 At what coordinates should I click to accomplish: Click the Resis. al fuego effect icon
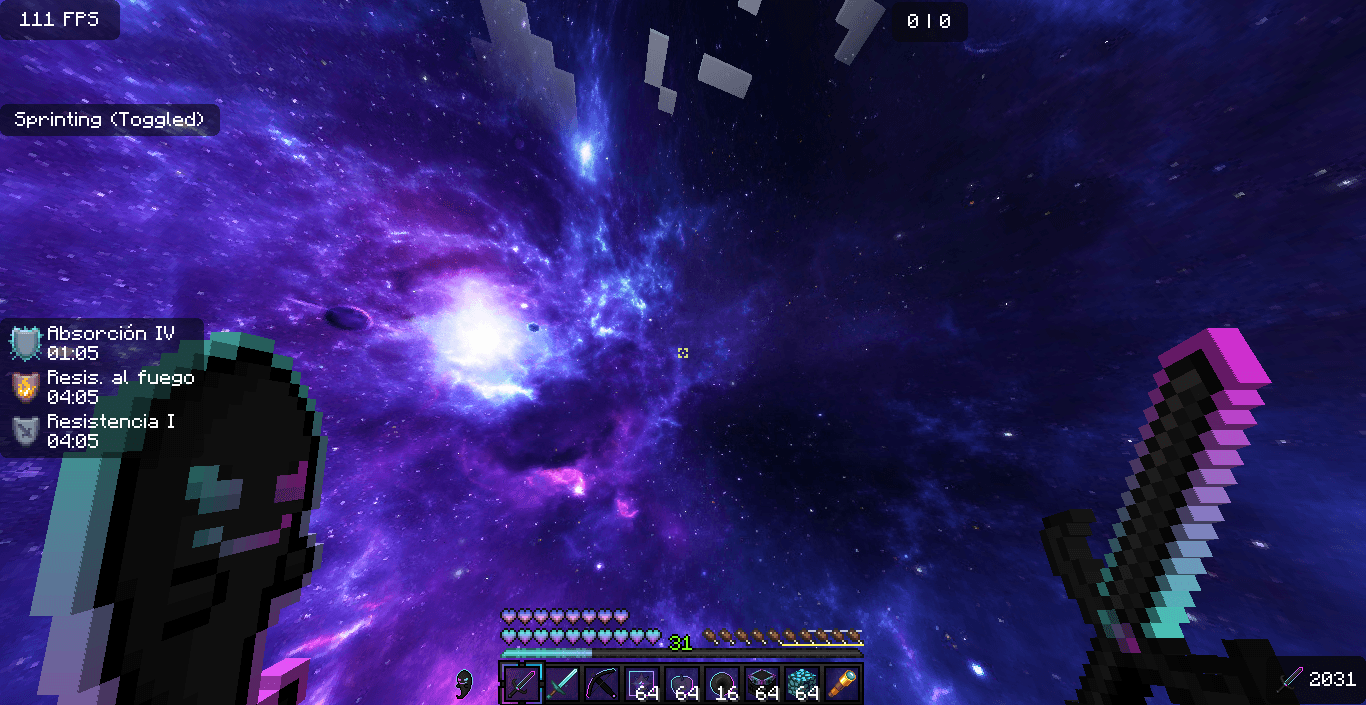tap(25, 387)
